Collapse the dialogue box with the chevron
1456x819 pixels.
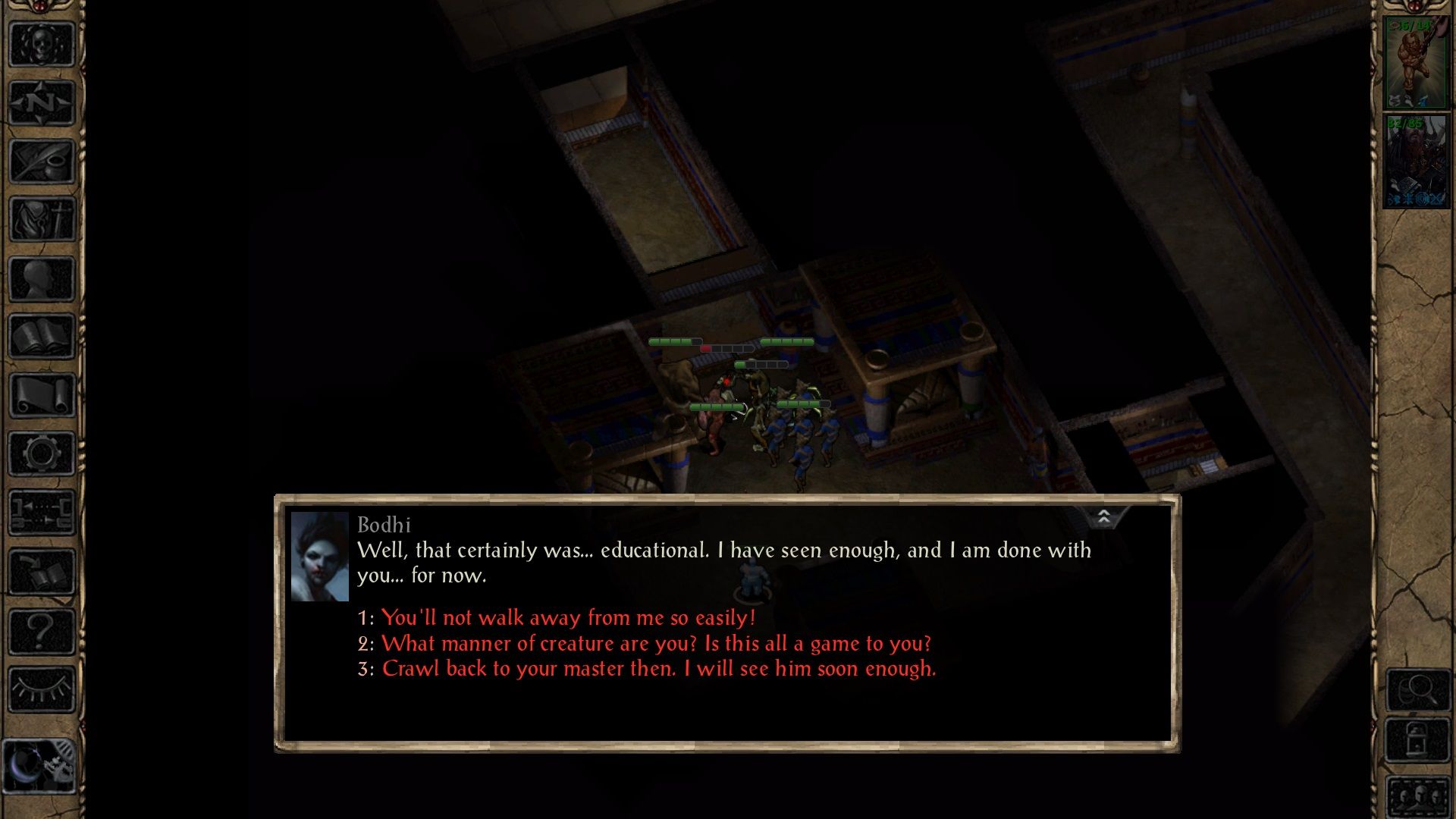(1104, 516)
